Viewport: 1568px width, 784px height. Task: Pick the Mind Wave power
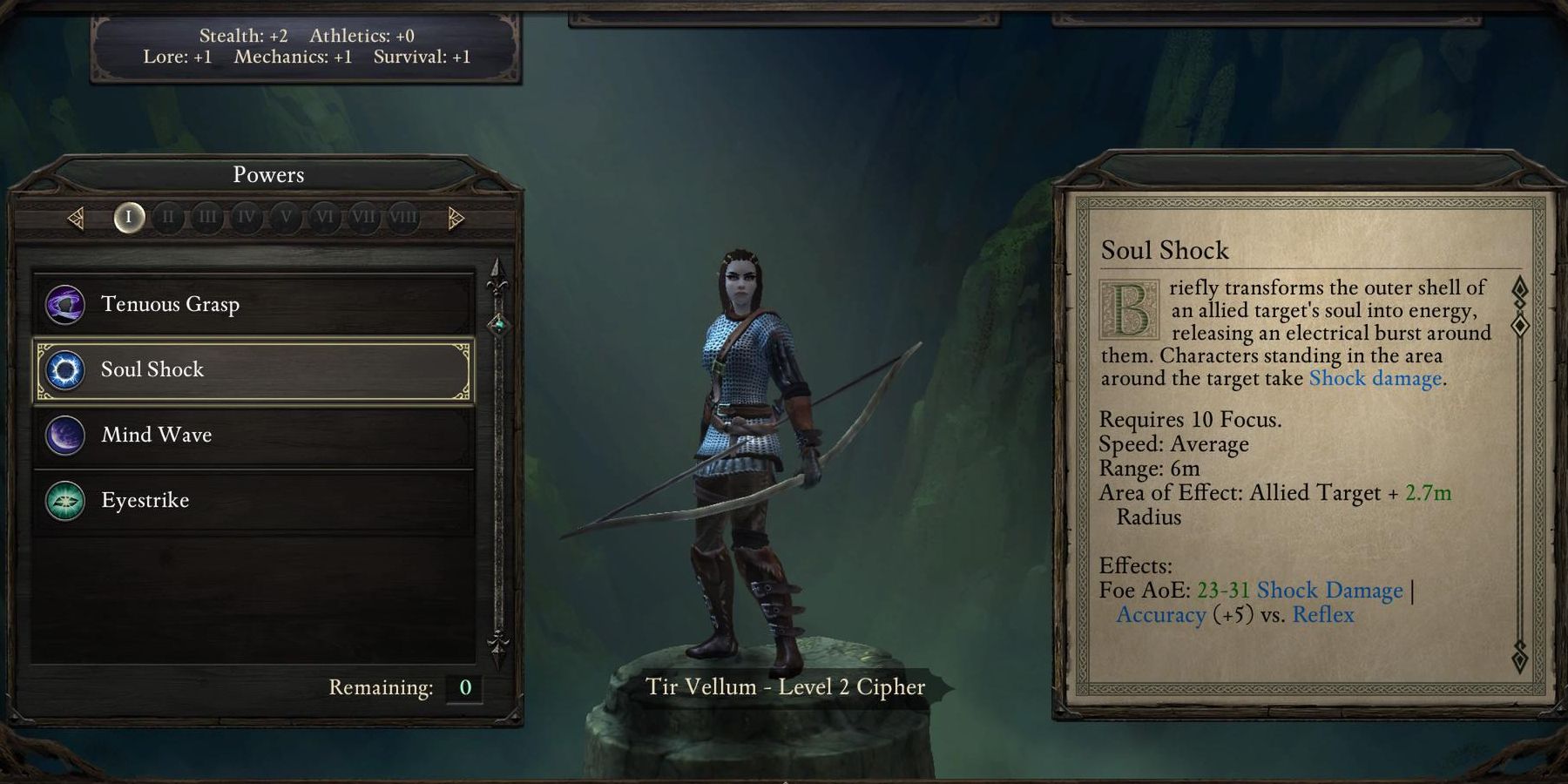coord(253,435)
